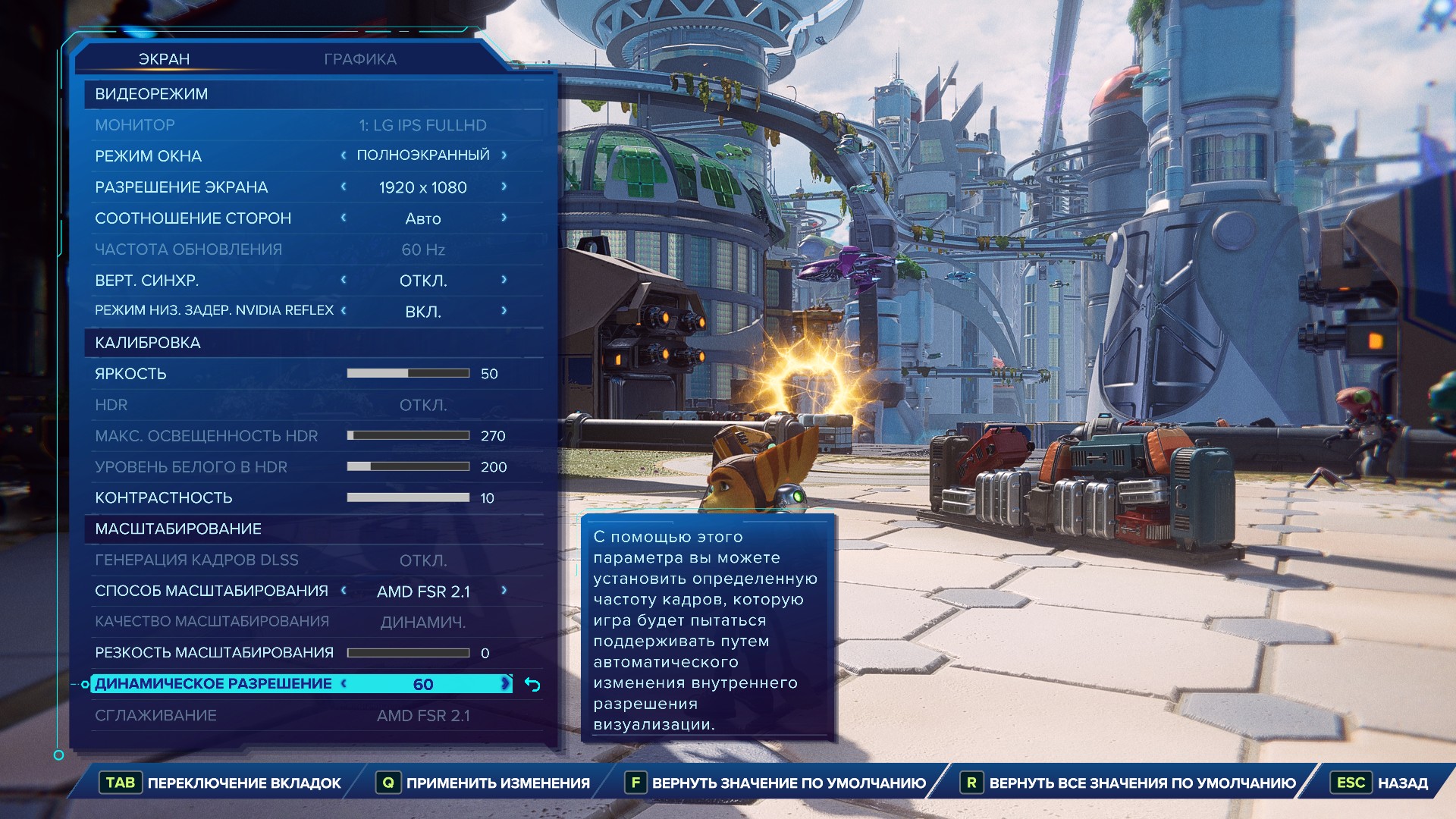Change aspect ratio with right arrow near Авто
1456x819 pixels.
pyautogui.click(x=504, y=218)
